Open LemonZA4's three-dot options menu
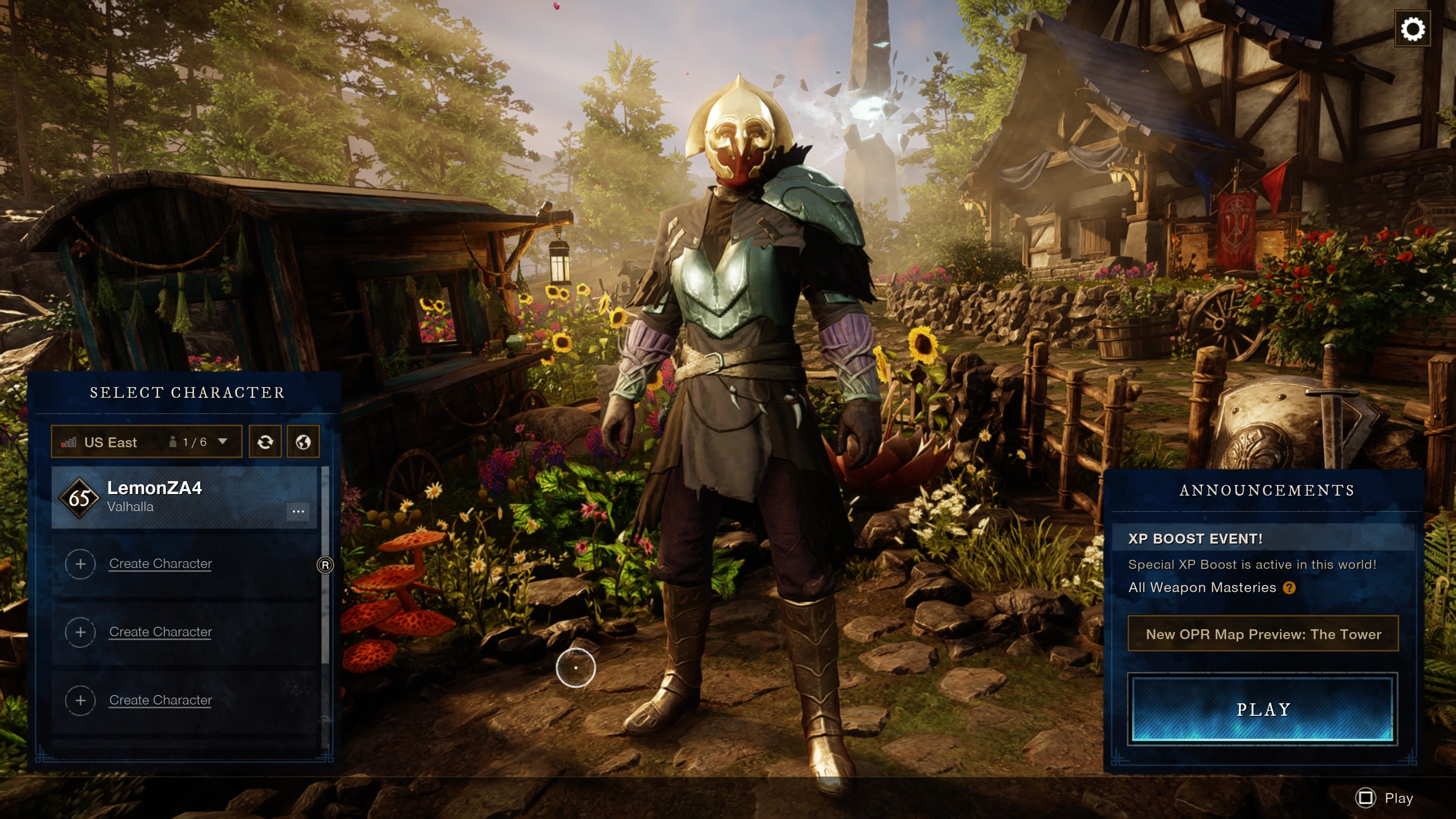1456x819 pixels. [298, 511]
